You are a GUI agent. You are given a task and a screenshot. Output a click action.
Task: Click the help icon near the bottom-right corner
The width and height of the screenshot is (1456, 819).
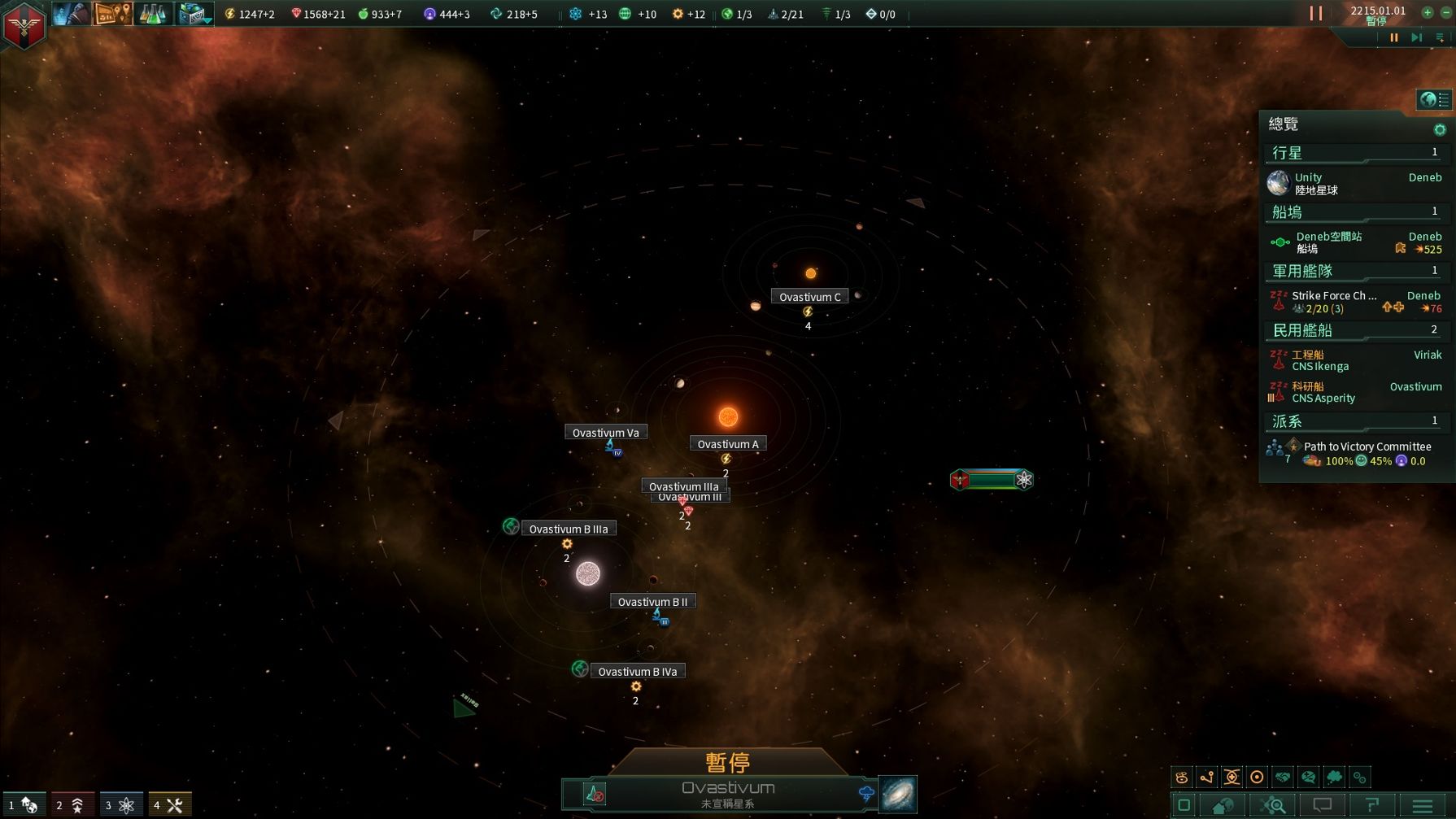[x=1371, y=805]
